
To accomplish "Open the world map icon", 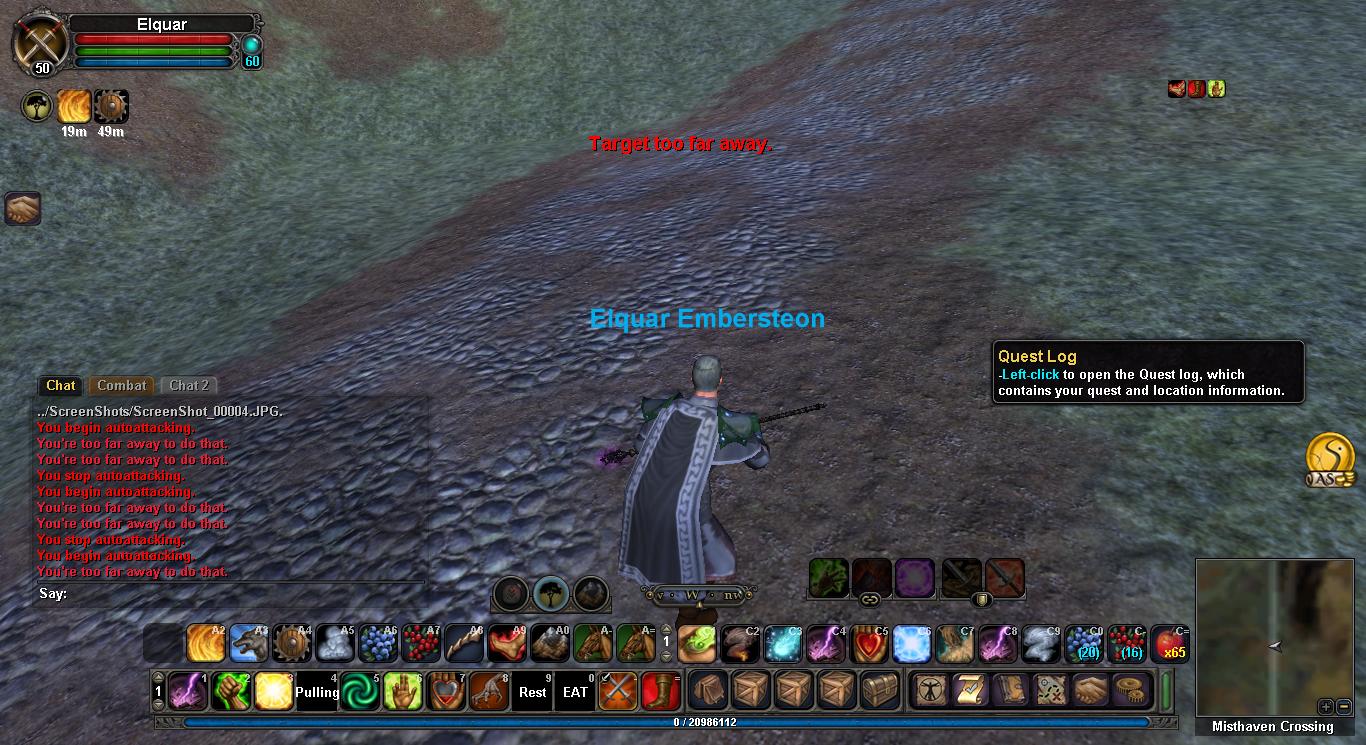I will [x=1050, y=691].
